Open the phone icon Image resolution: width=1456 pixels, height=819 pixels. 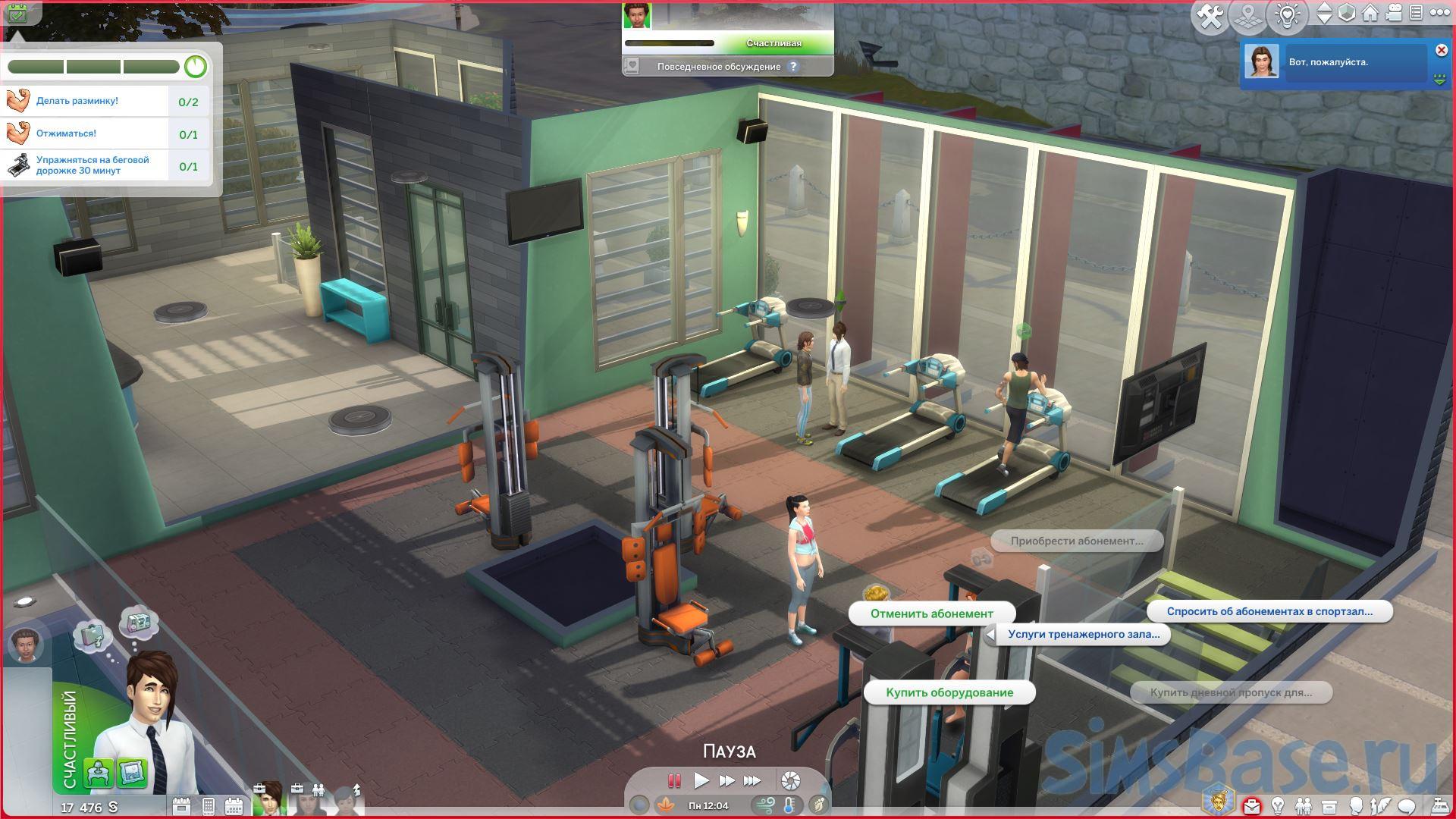209,805
